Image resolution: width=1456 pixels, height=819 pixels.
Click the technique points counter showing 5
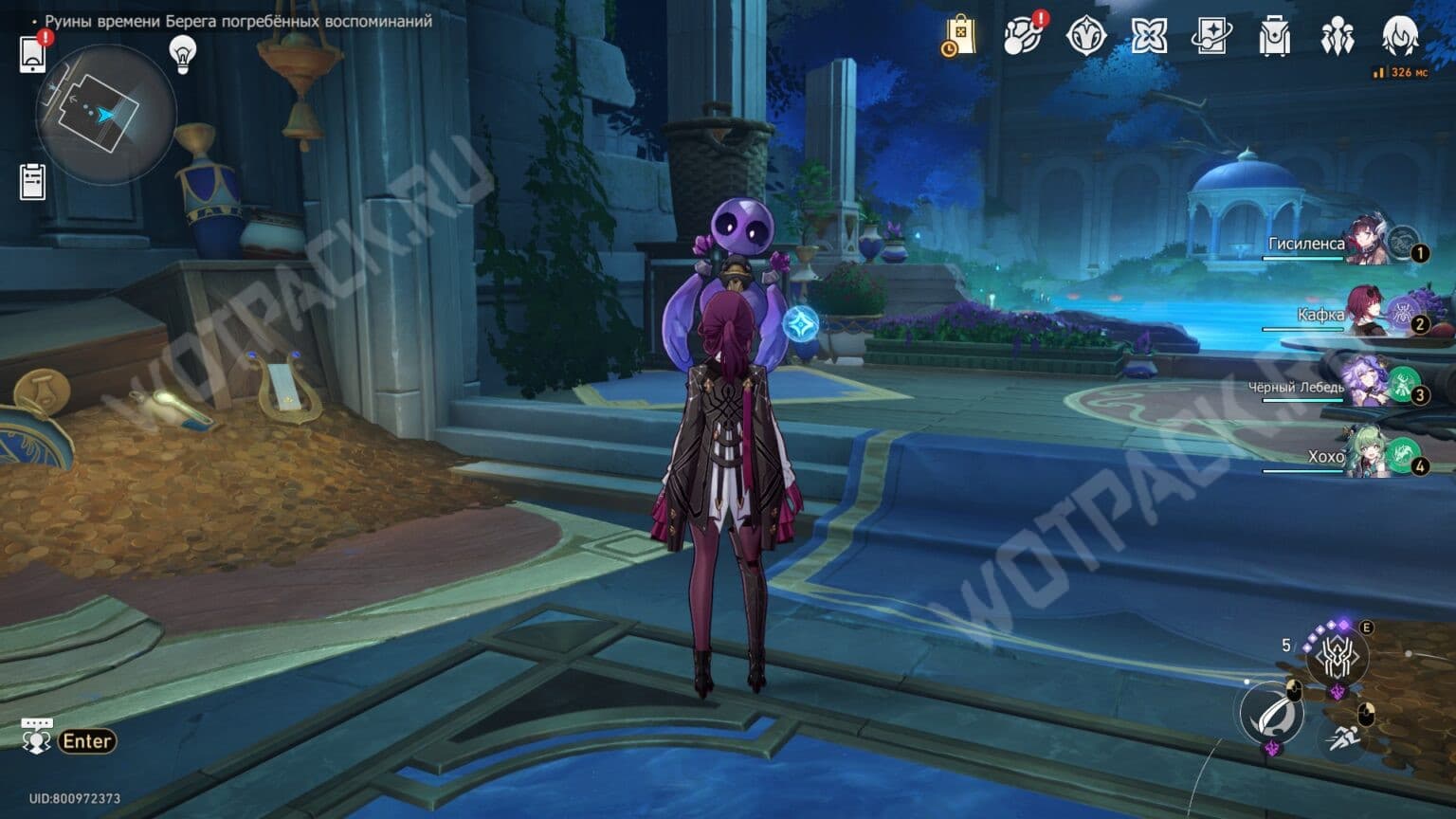[x=1286, y=644]
